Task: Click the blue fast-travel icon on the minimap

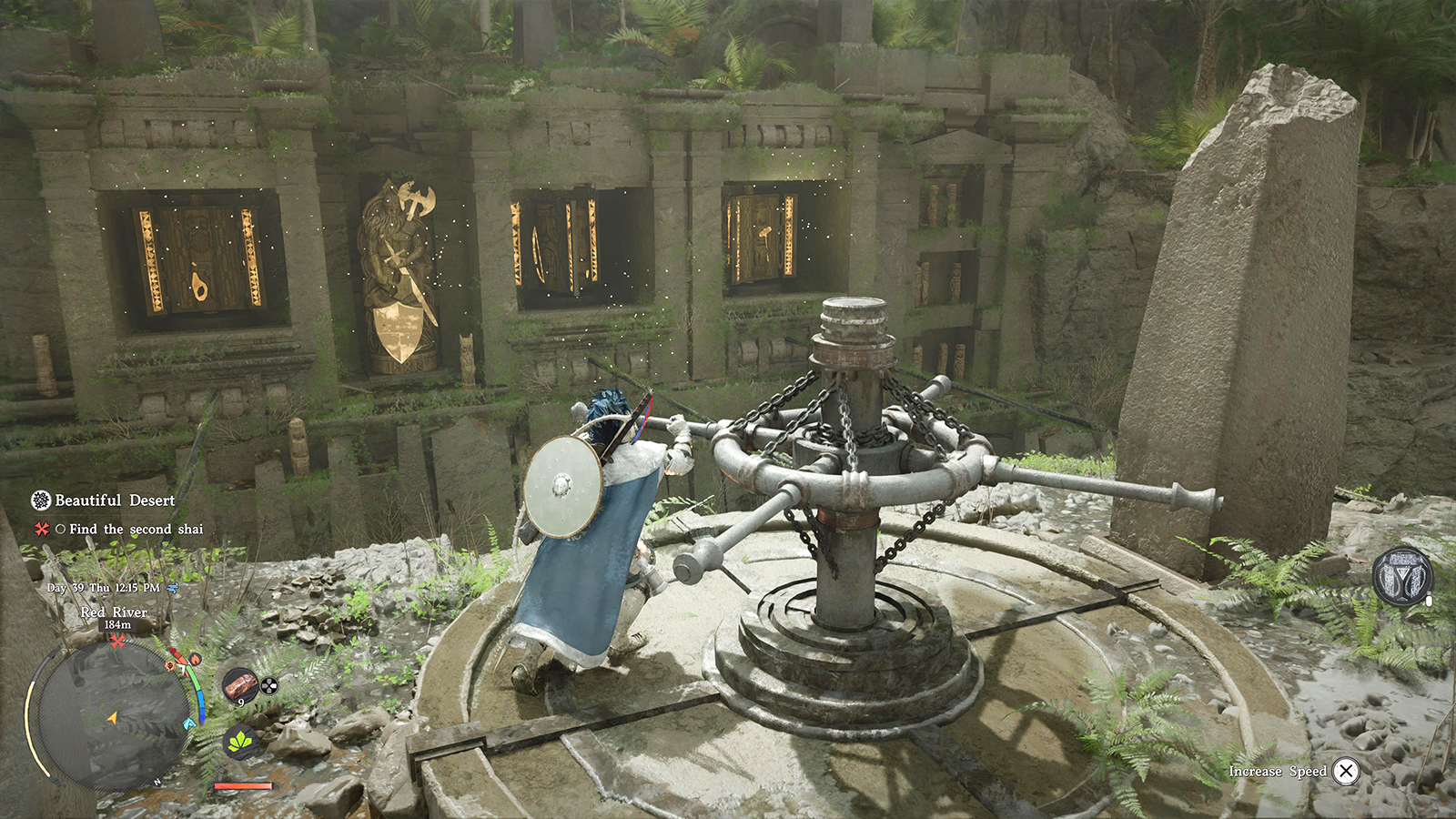Action: point(188,723)
